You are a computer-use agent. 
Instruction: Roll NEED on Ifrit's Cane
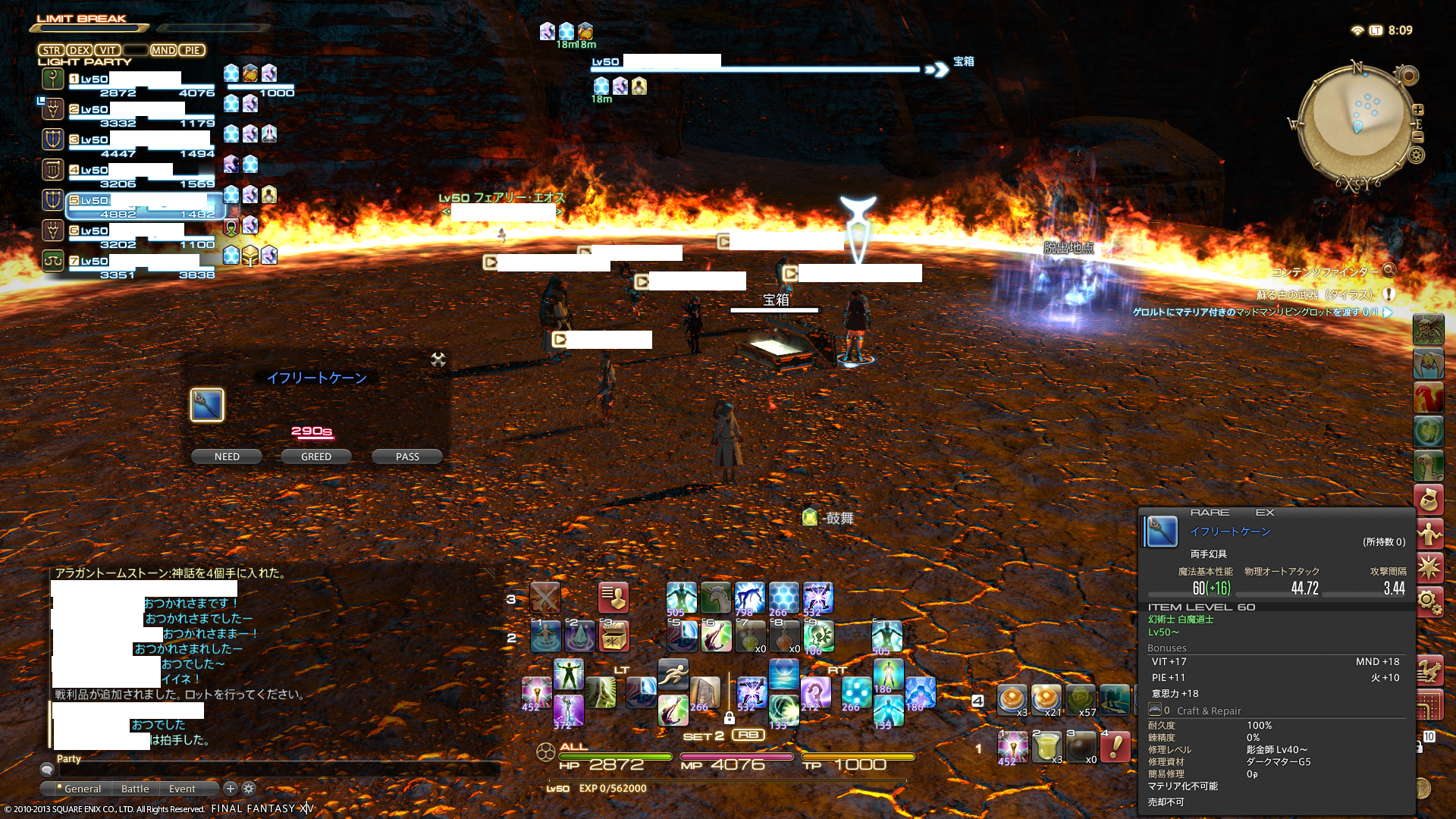[227, 457]
